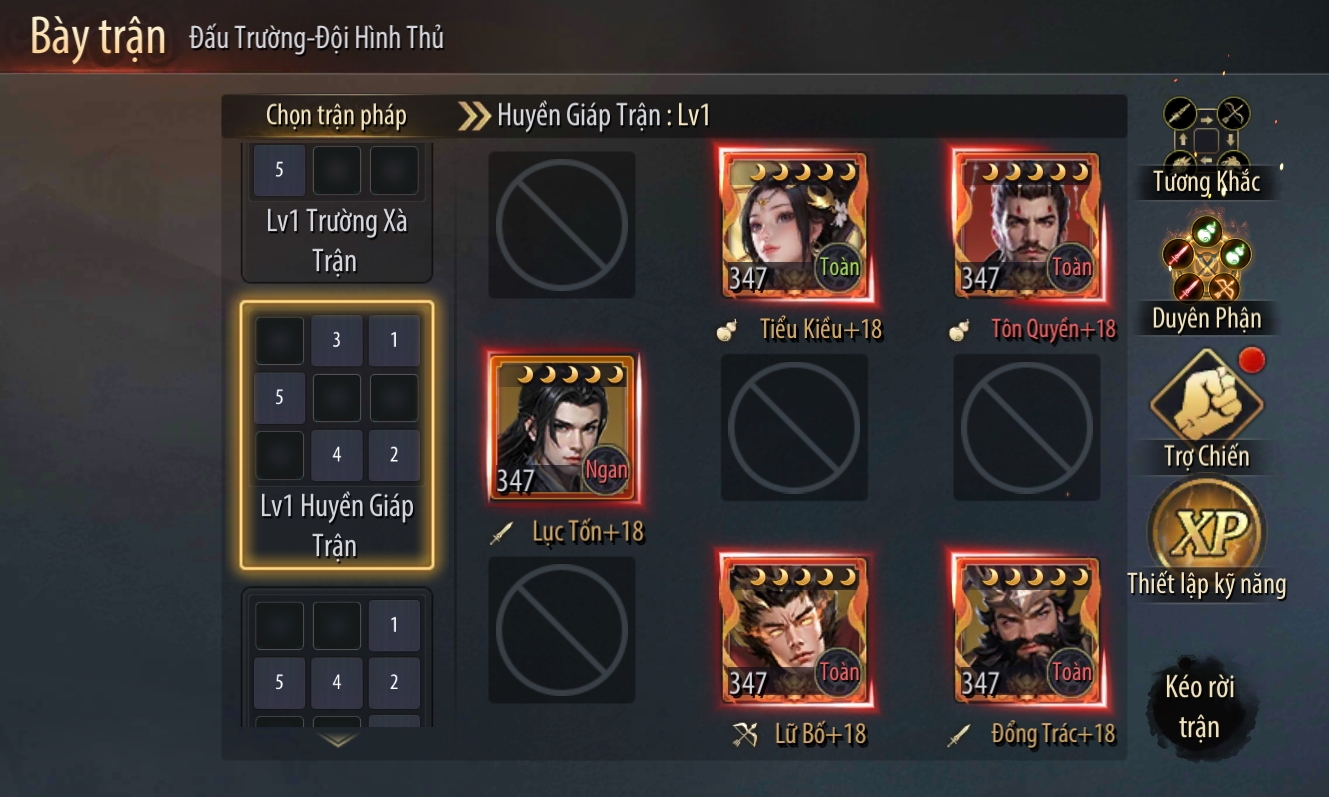Pick the Lục Tốn hero card

click(562, 427)
